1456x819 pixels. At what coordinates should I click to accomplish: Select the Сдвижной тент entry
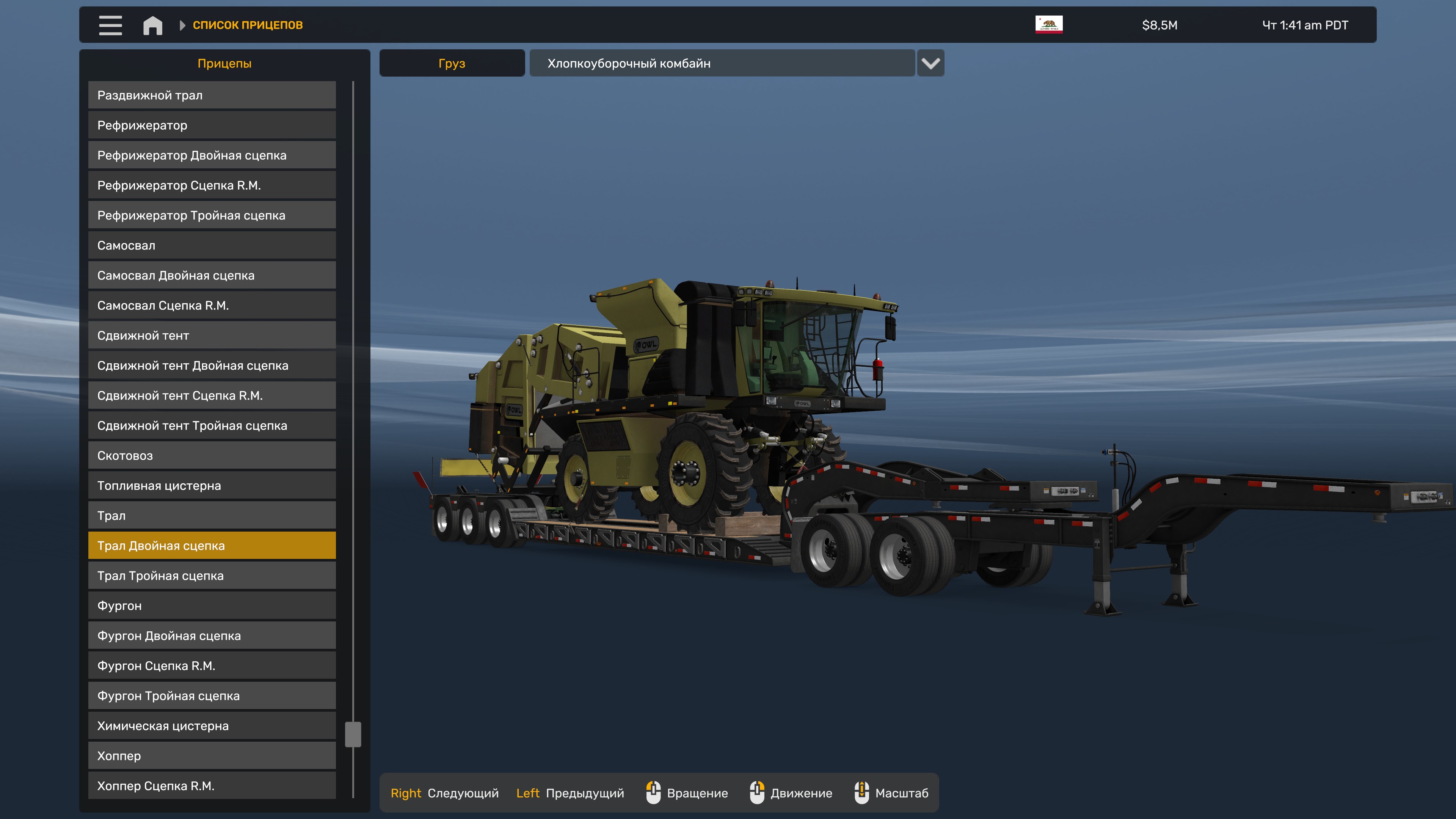click(212, 335)
